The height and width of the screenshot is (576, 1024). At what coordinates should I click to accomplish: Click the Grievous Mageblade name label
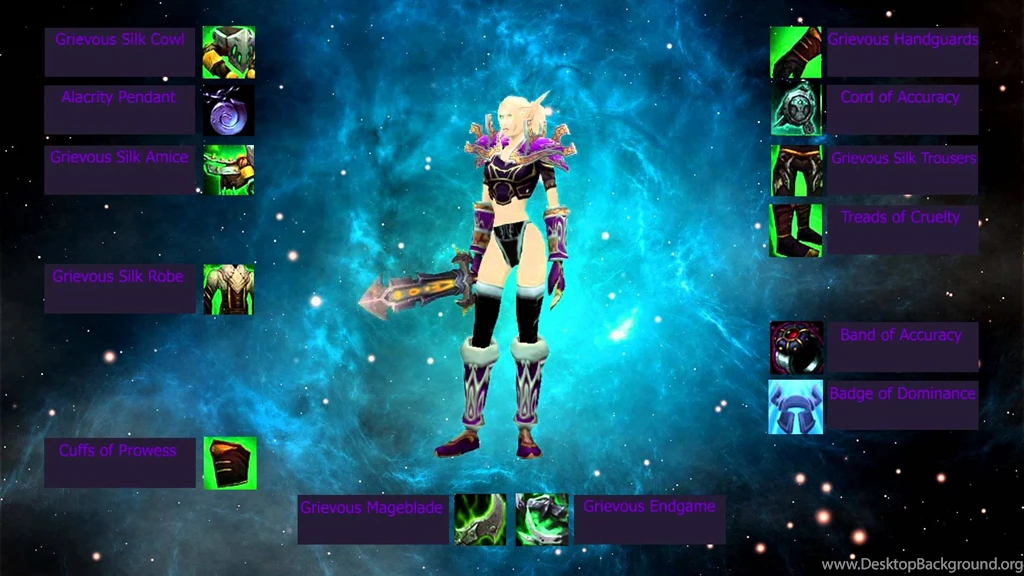click(372, 508)
